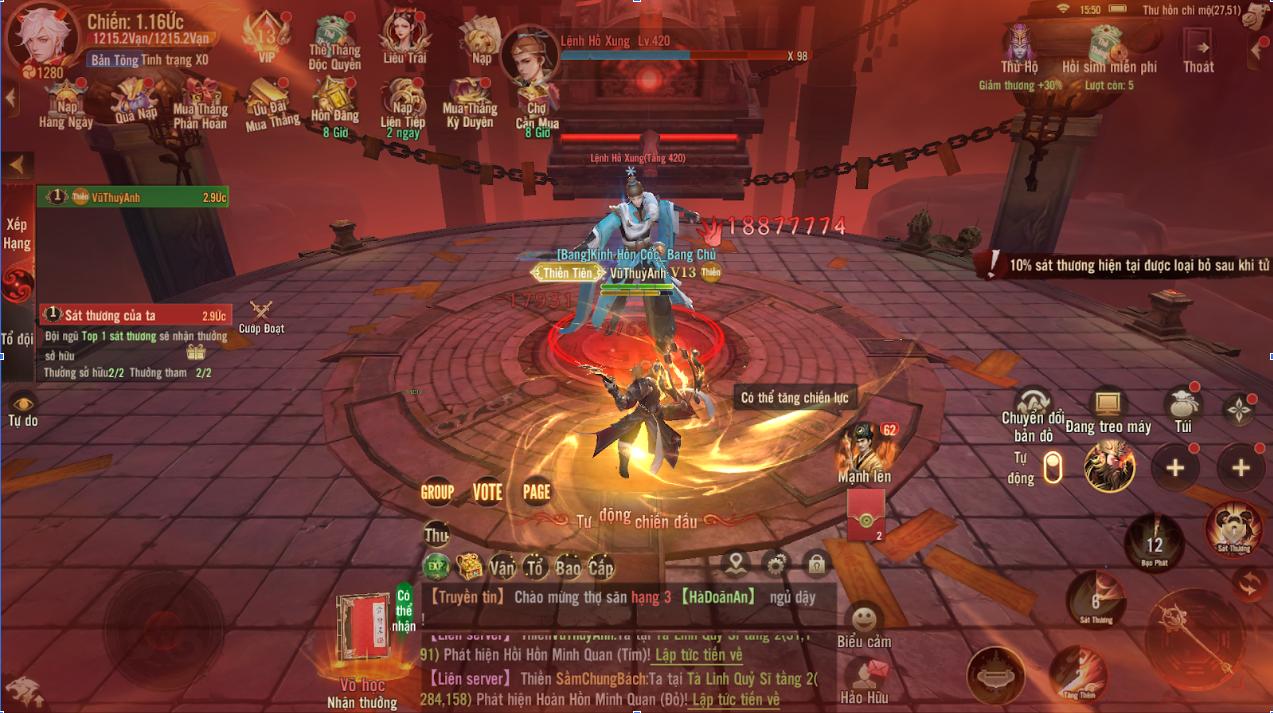Switch to the Xếp Hạng tab
Image resolution: width=1273 pixels, height=713 pixels.
click(x=17, y=234)
